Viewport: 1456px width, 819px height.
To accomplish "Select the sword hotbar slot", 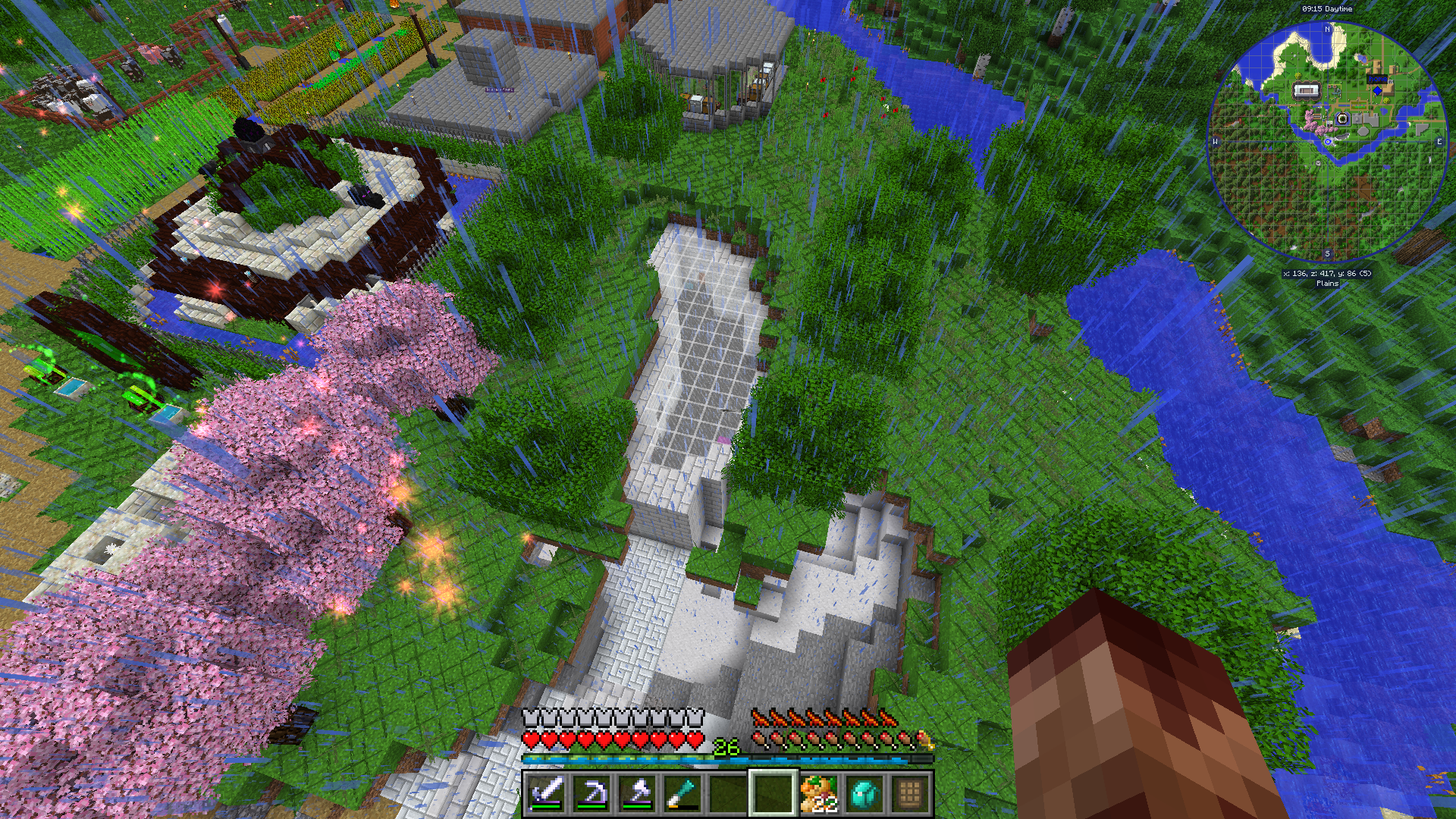I will [x=546, y=793].
